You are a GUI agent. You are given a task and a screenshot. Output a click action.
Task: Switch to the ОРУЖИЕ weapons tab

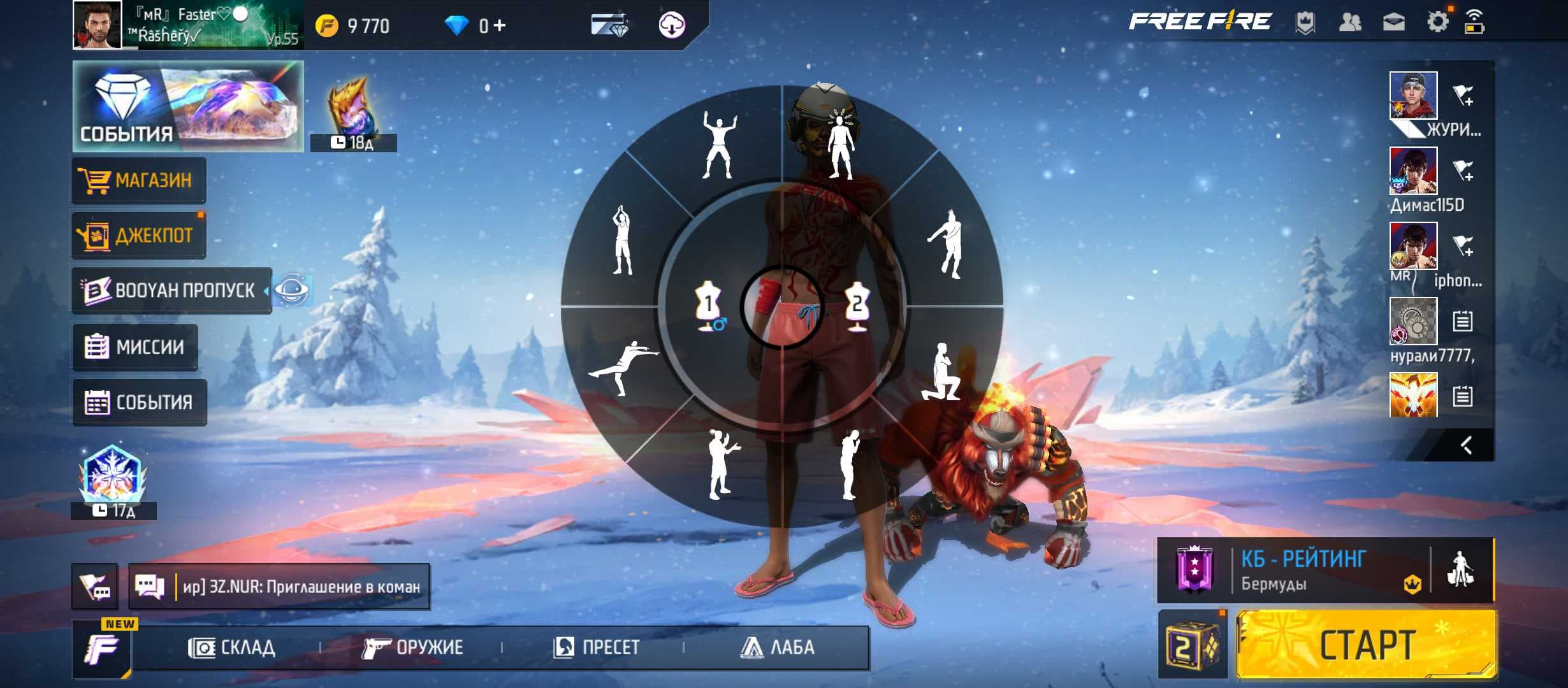(412, 648)
